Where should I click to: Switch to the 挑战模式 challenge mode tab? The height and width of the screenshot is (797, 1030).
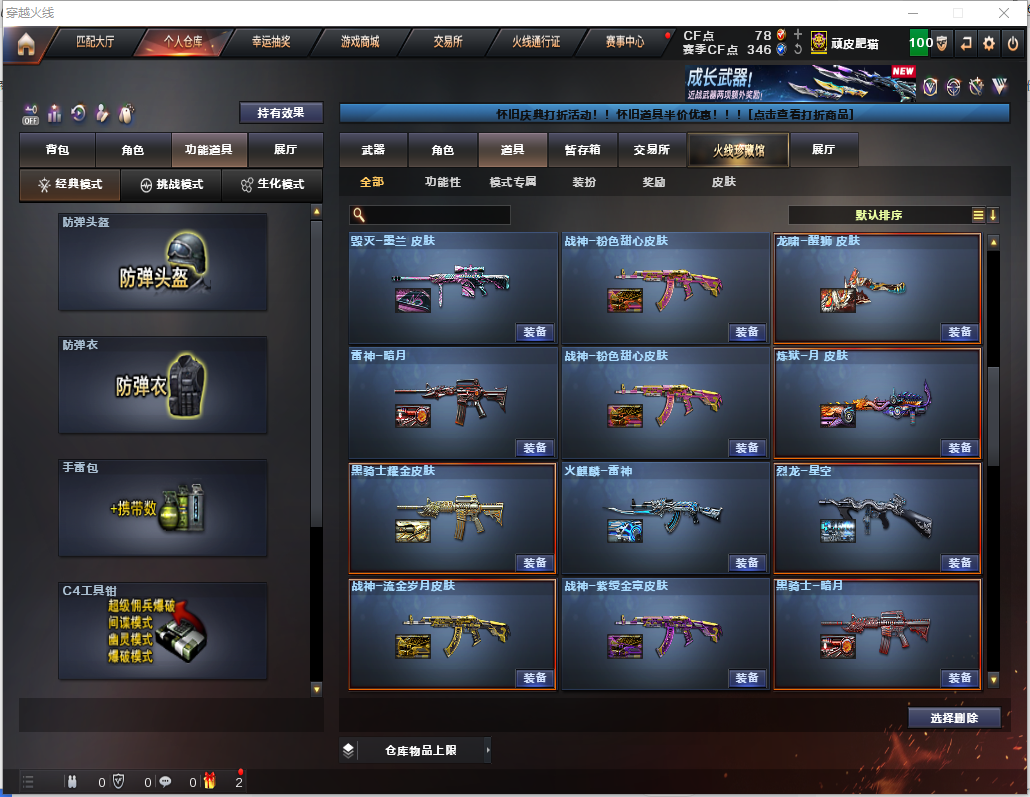click(171, 185)
